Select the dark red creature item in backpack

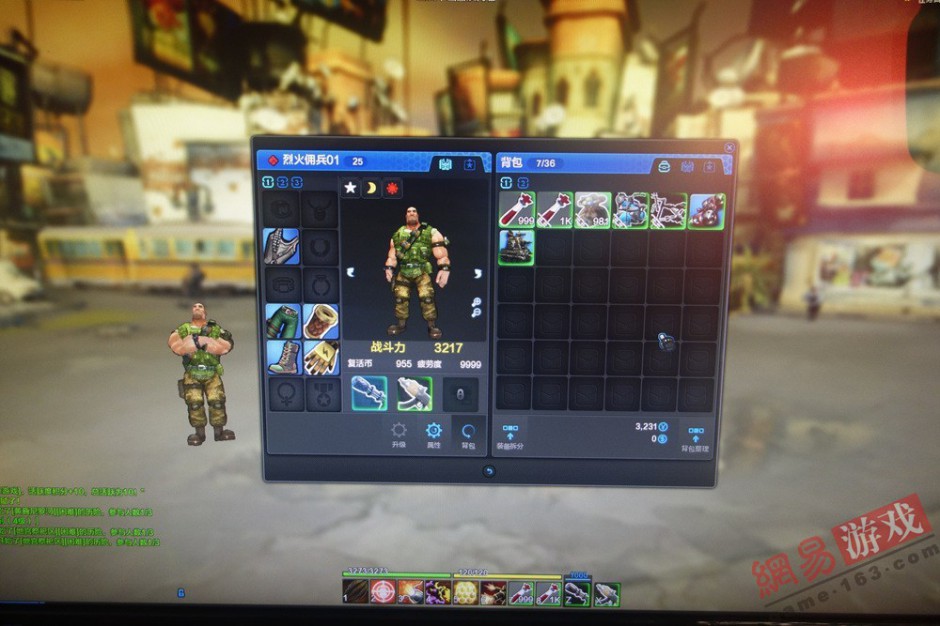pyautogui.click(x=706, y=211)
